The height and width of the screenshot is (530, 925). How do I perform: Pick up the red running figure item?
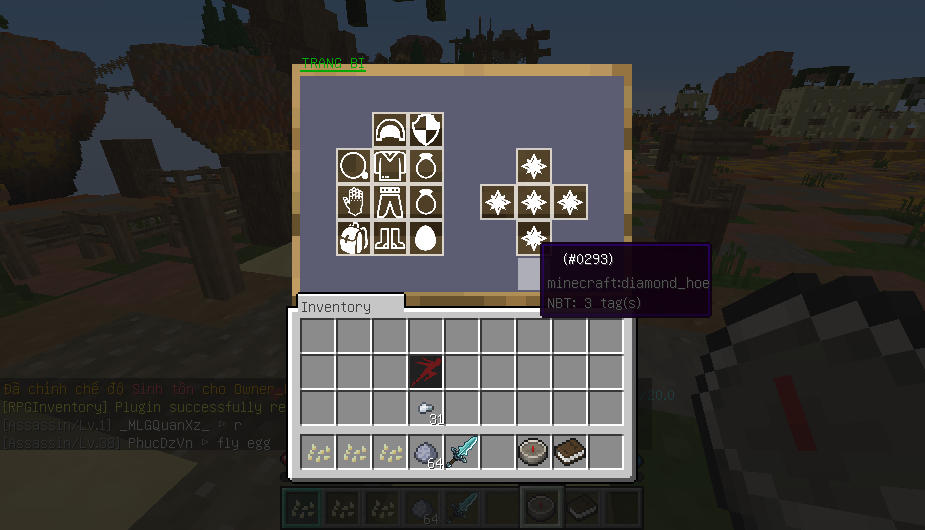(x=426, y=372)
